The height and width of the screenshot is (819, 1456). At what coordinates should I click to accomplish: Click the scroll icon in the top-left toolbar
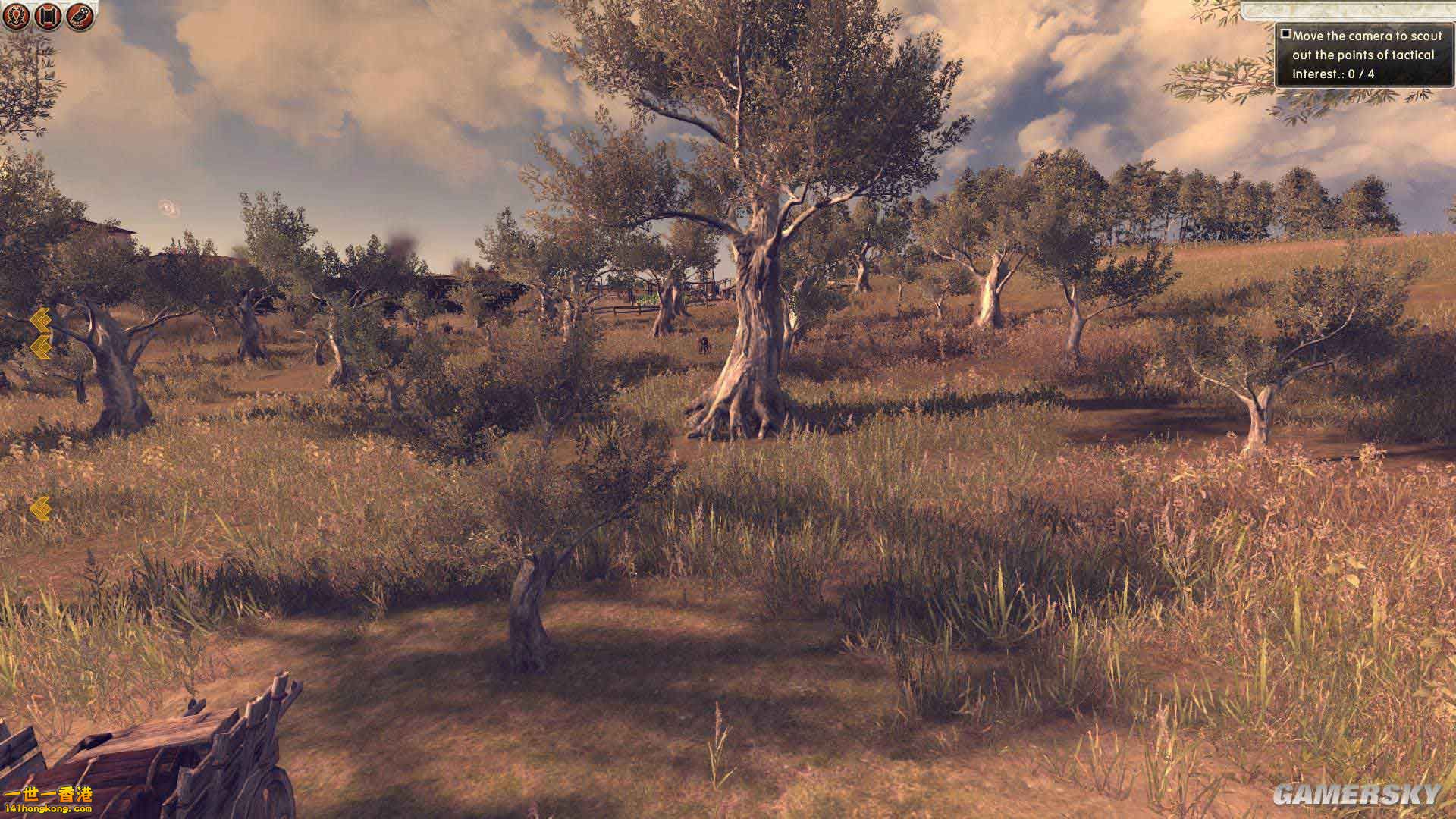click(47, 16)
